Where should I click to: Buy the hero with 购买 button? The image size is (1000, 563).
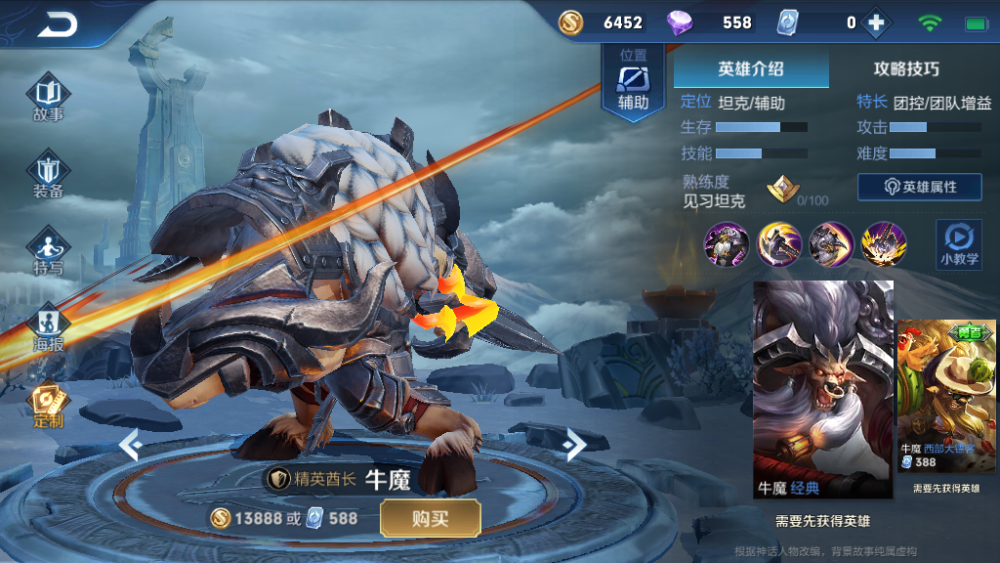point(430,518)
